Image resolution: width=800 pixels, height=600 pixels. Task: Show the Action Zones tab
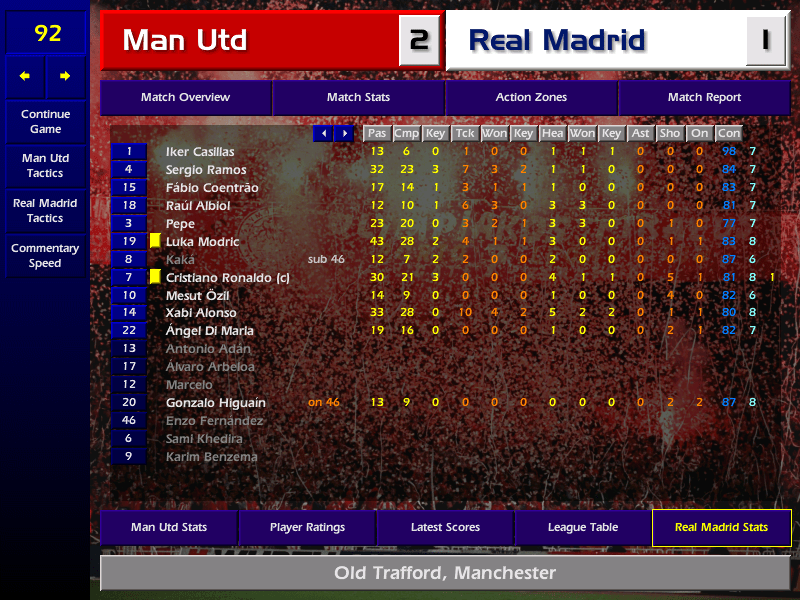[x=531, y=98]
